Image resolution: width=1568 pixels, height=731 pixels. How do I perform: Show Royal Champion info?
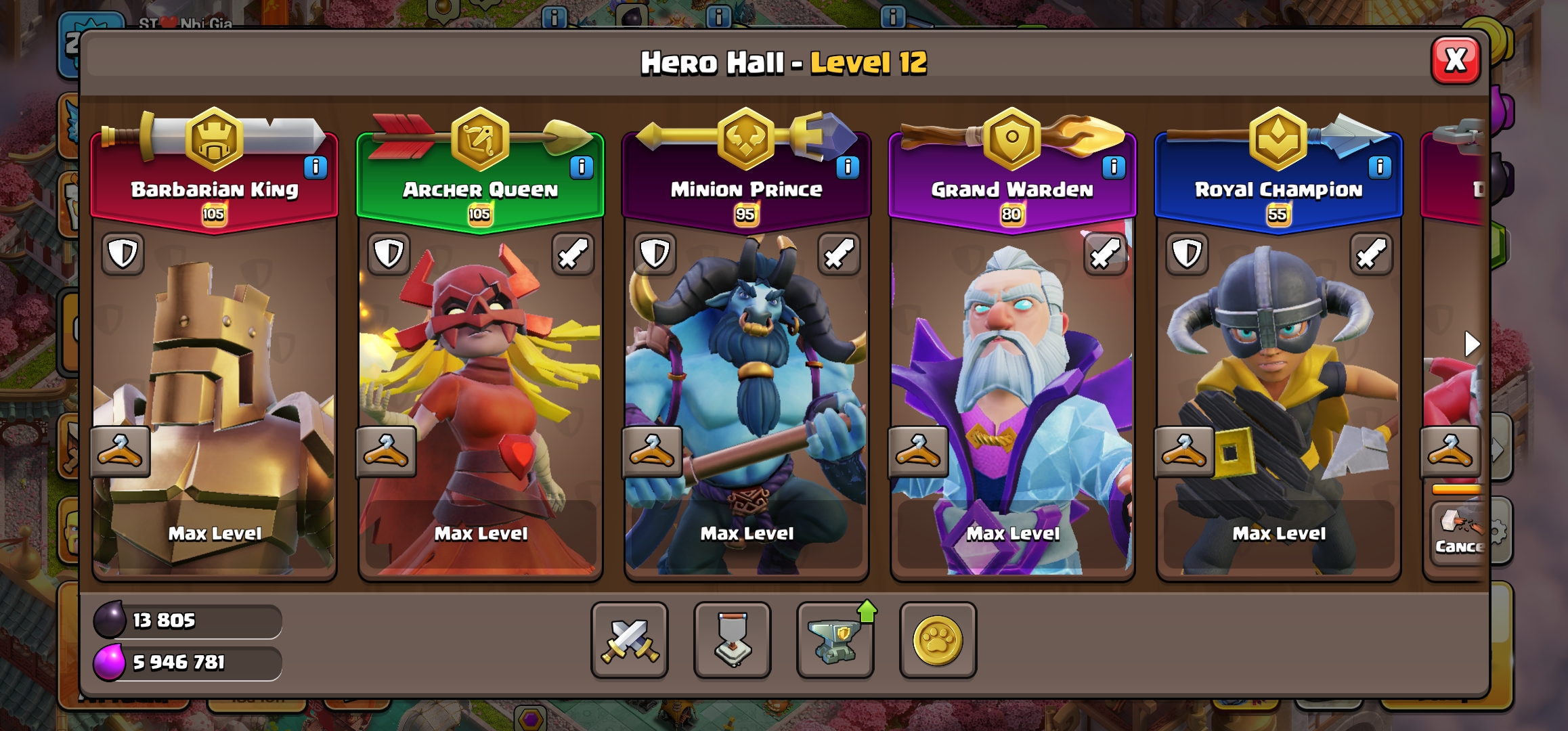click(x=1380, y=167)
